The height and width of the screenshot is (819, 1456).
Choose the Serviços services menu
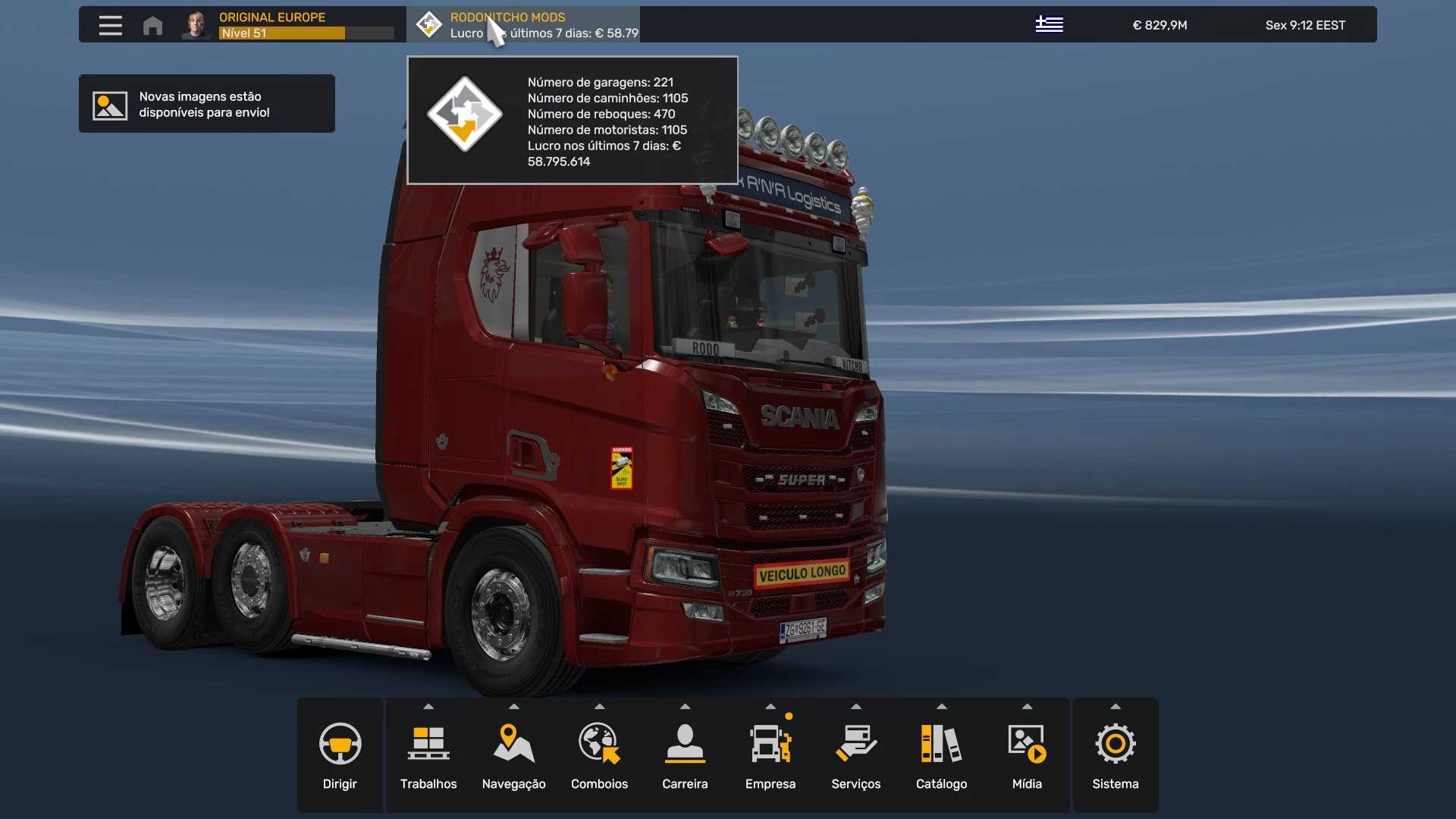pos(855,755)
